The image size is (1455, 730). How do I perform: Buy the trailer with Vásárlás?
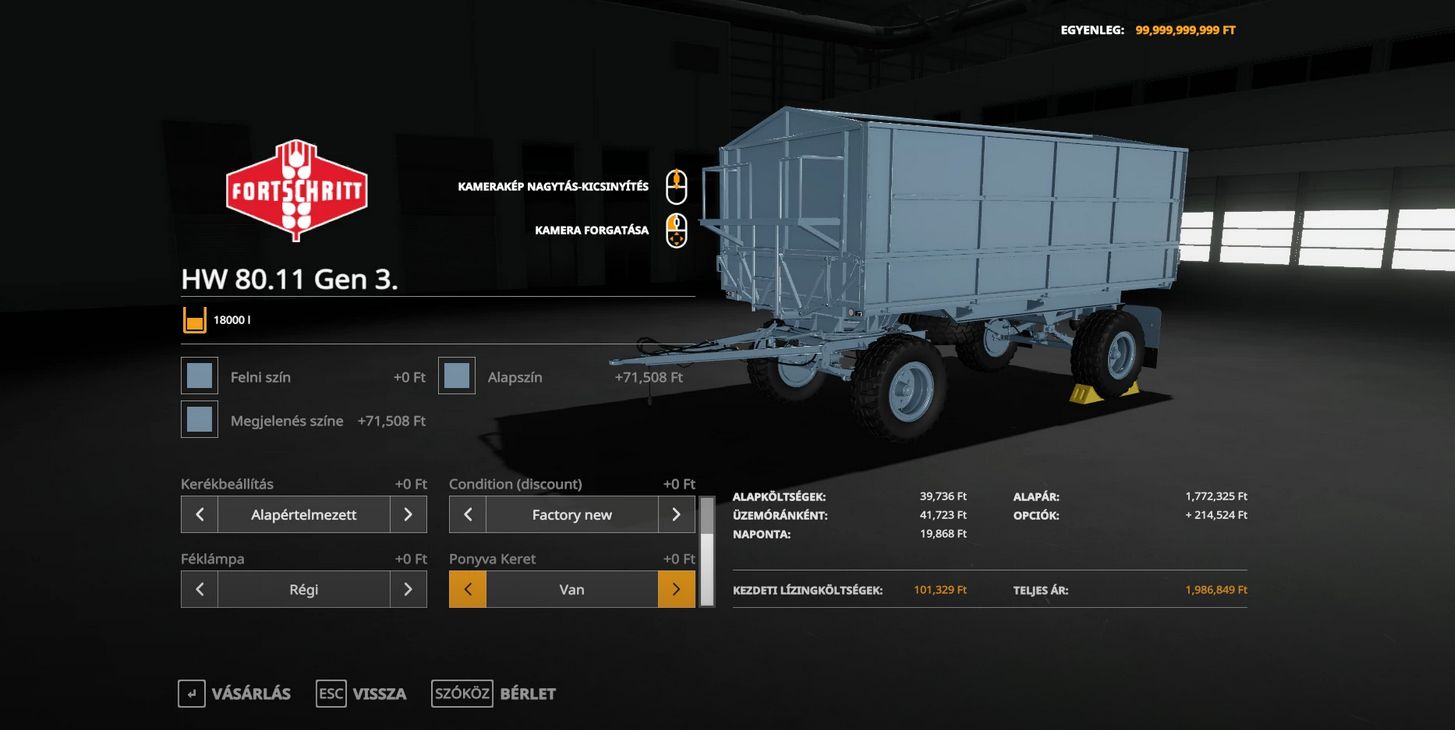[235, 694]
